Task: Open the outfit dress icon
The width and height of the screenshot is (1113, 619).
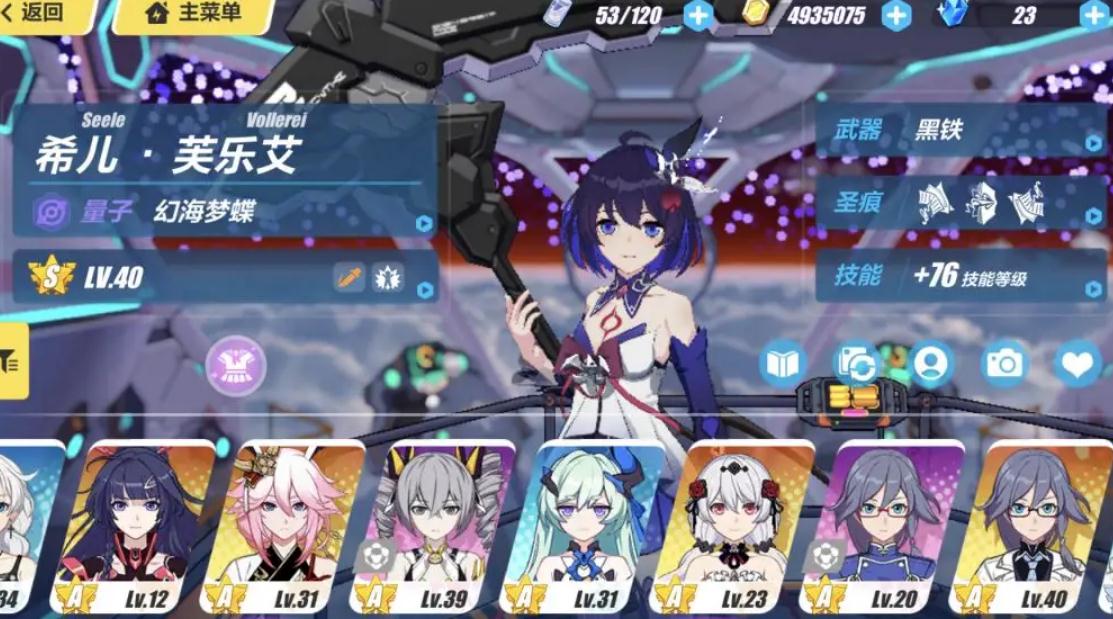Action: click(x=236, y=365)
